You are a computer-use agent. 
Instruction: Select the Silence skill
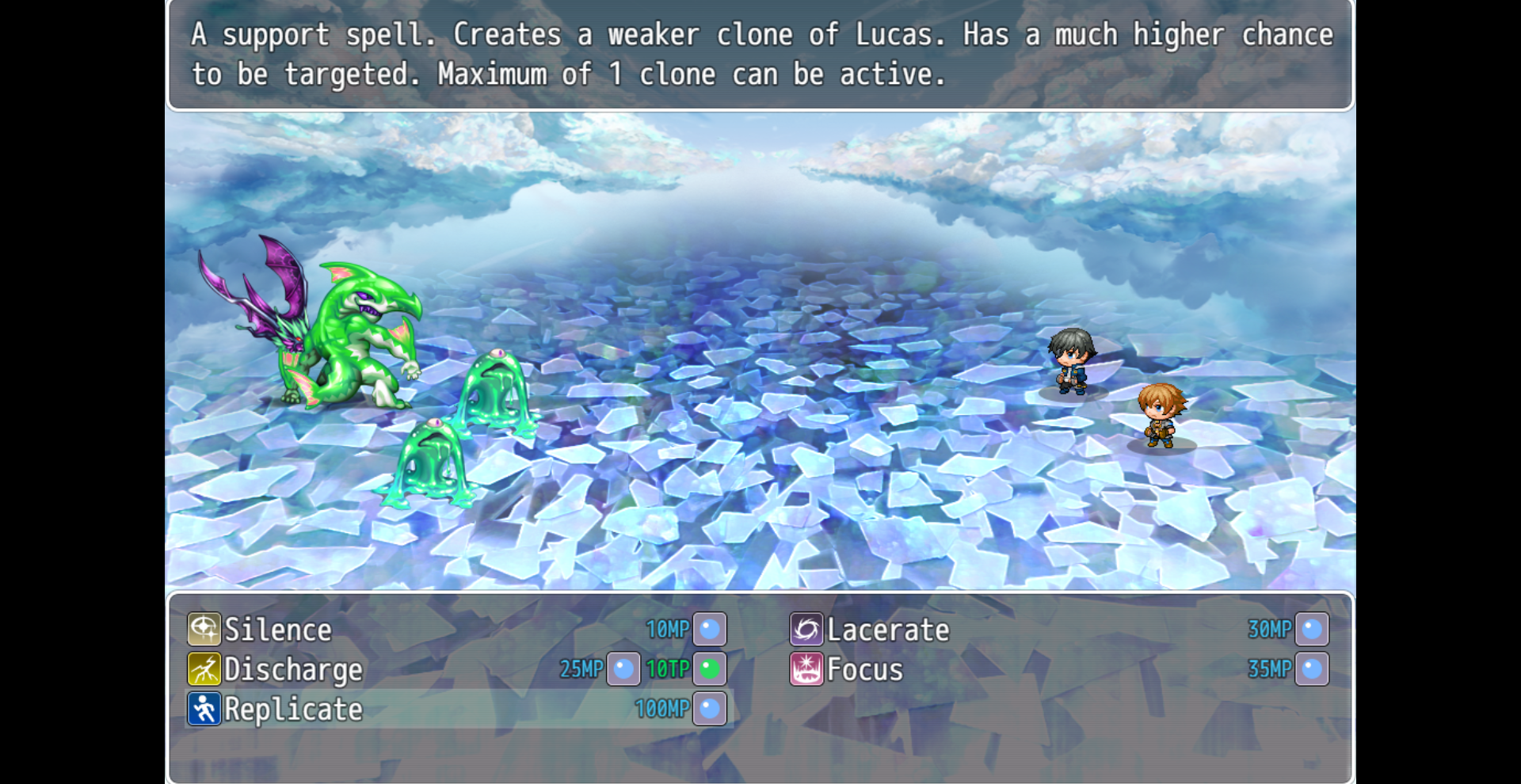[x=278, y=630]
